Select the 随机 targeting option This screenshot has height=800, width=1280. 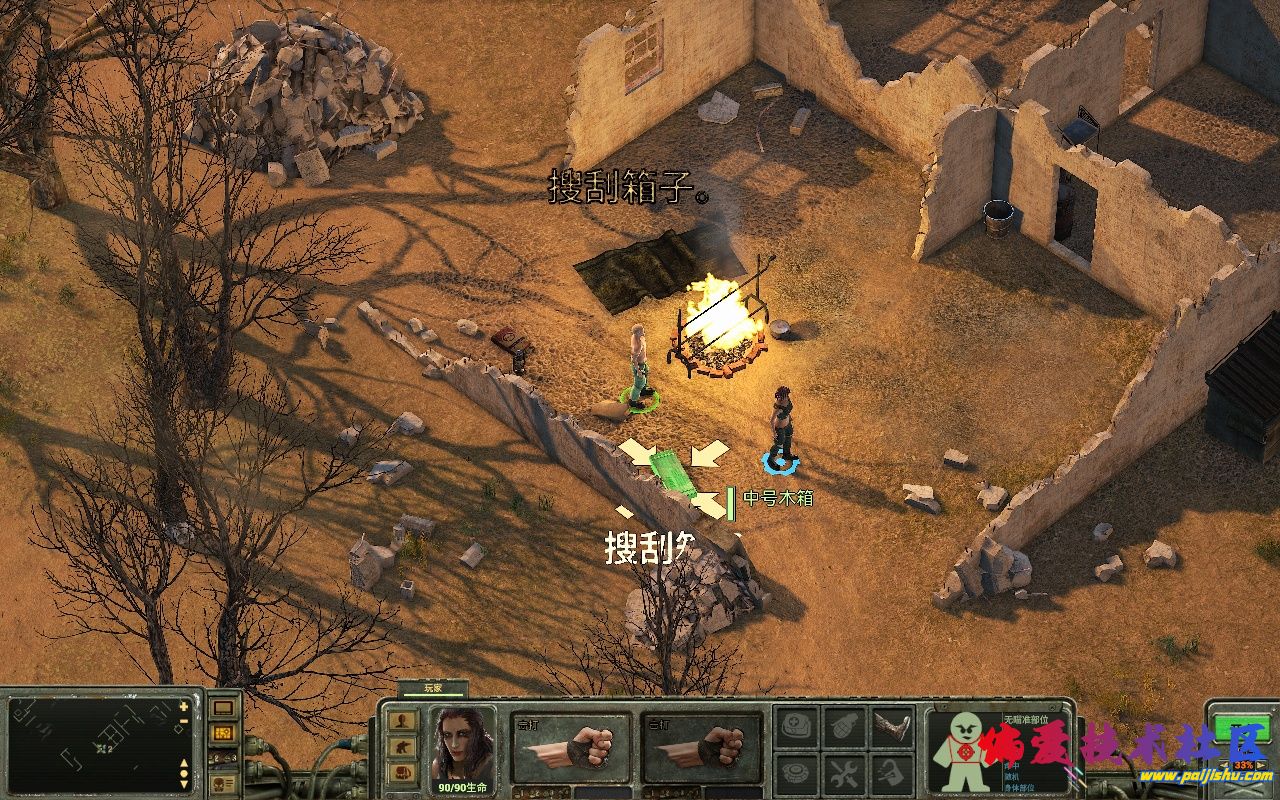1013,776
